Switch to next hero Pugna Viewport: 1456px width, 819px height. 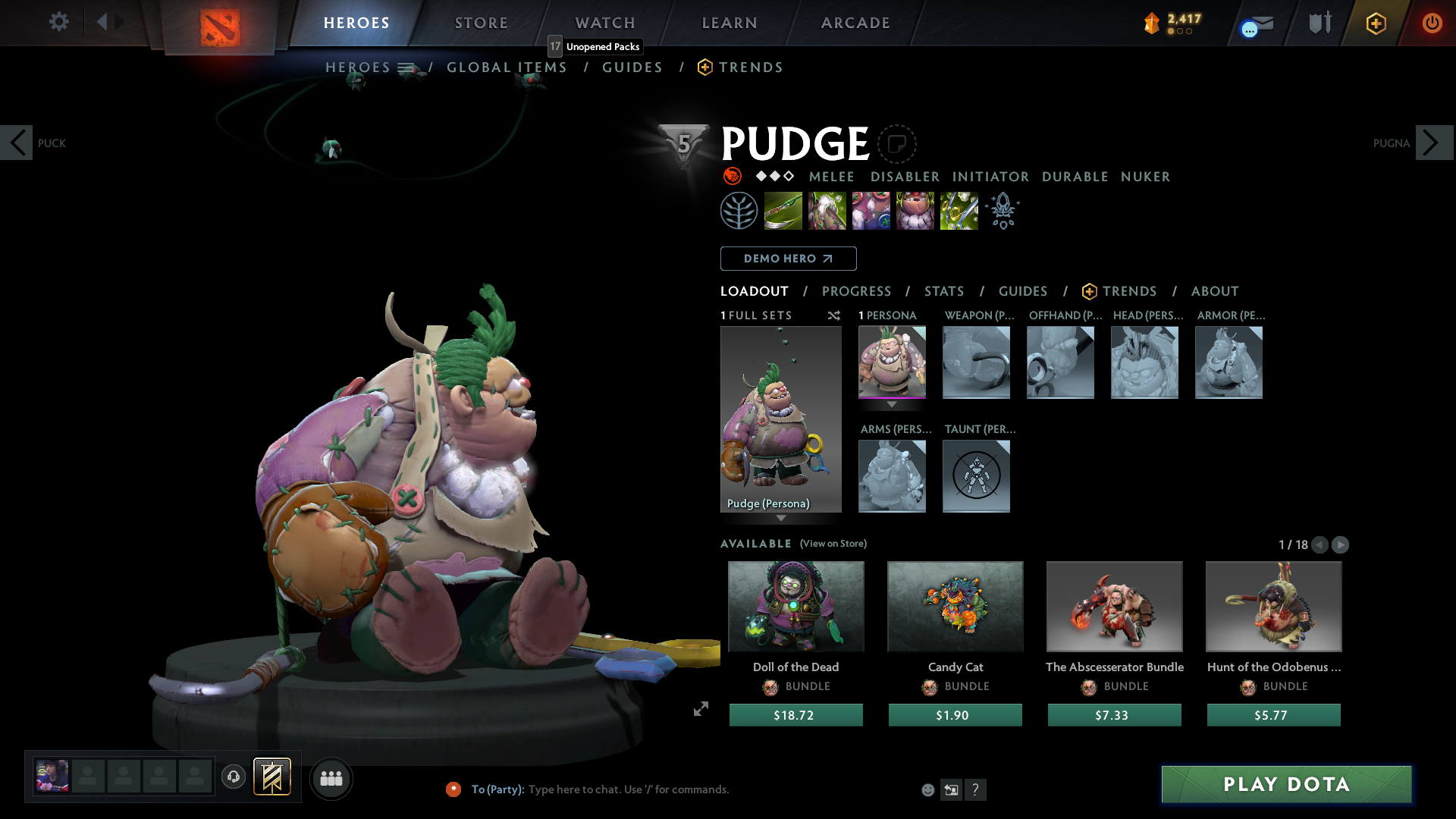click(x=1433, y=143)
